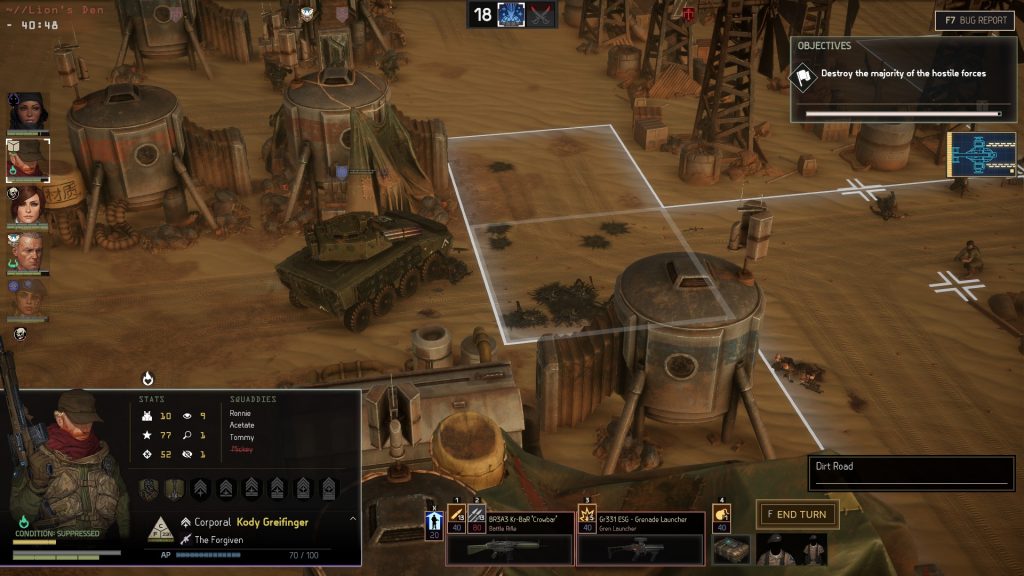Image resolution: width=1024 pixels, height=576 pixels.
Task: Select the helmeted soldier squad portrait
Action: pyautogui.click(x=27, y=298)
